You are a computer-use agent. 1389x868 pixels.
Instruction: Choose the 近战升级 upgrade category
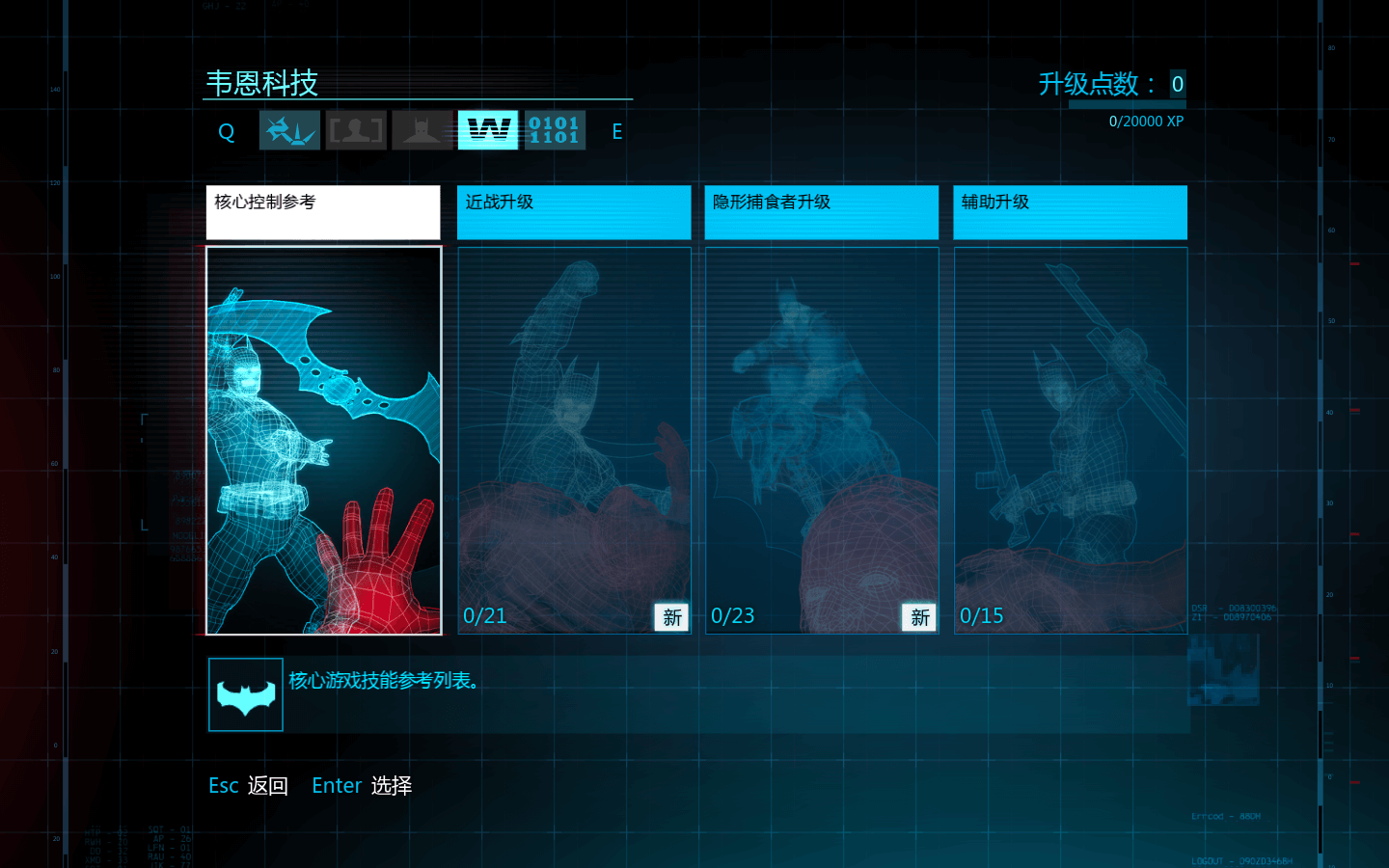[x=574, y=212]
